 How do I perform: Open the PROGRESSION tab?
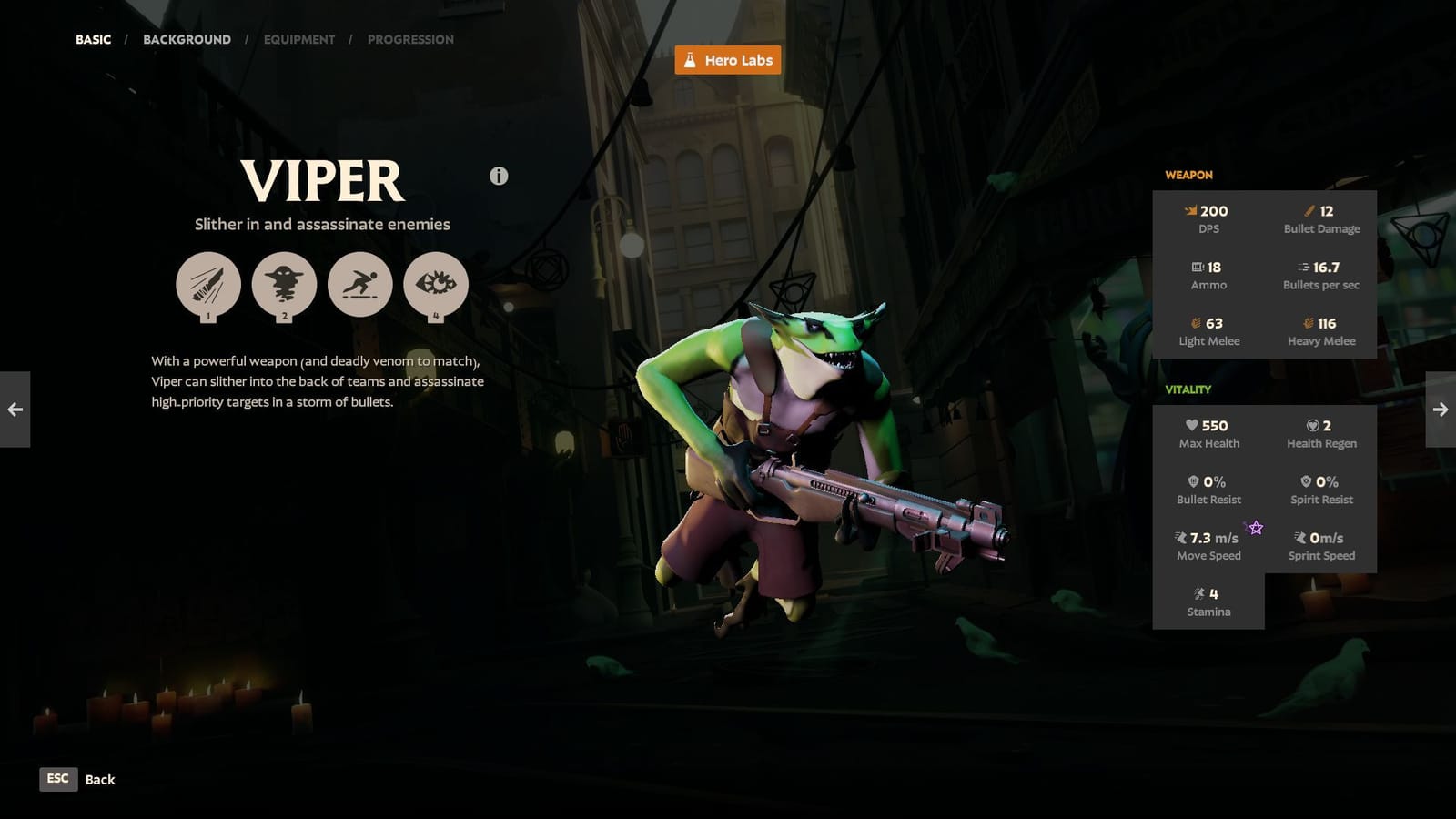[x=410, y=39]
